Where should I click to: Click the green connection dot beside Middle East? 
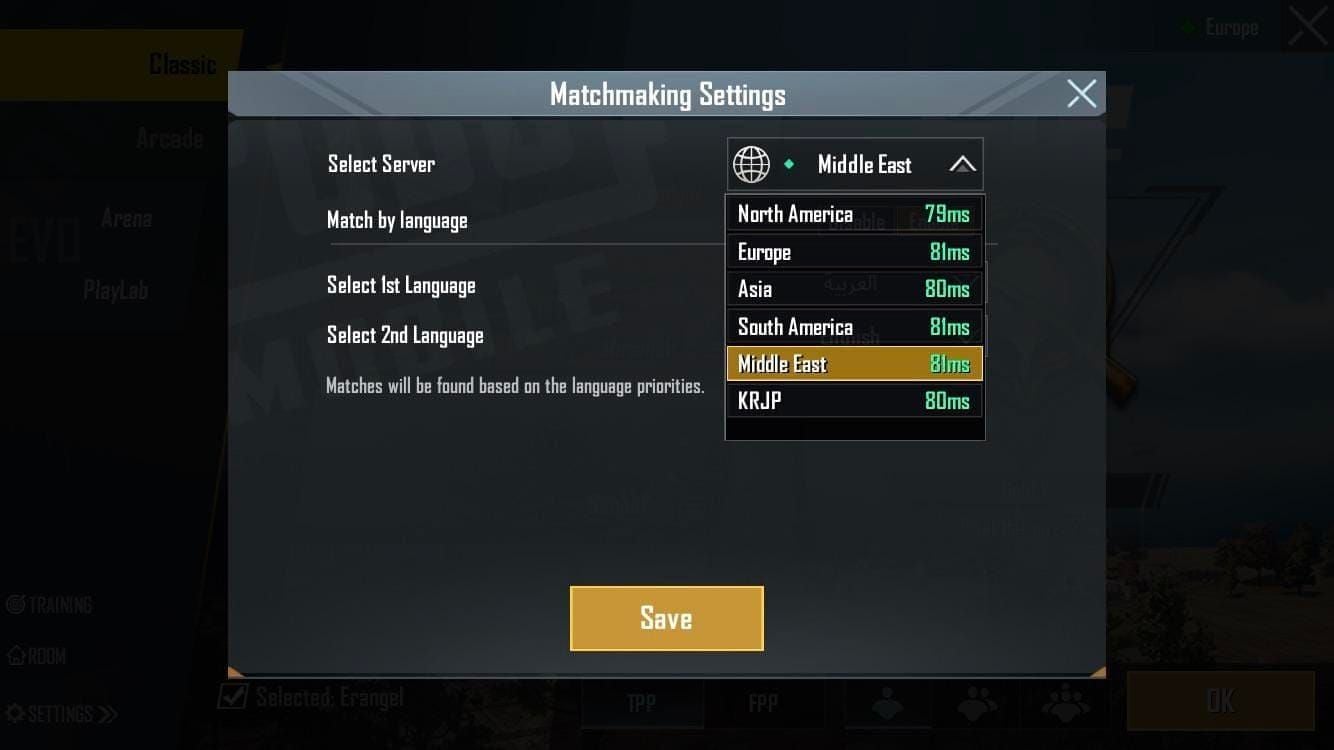click(791, 164)
